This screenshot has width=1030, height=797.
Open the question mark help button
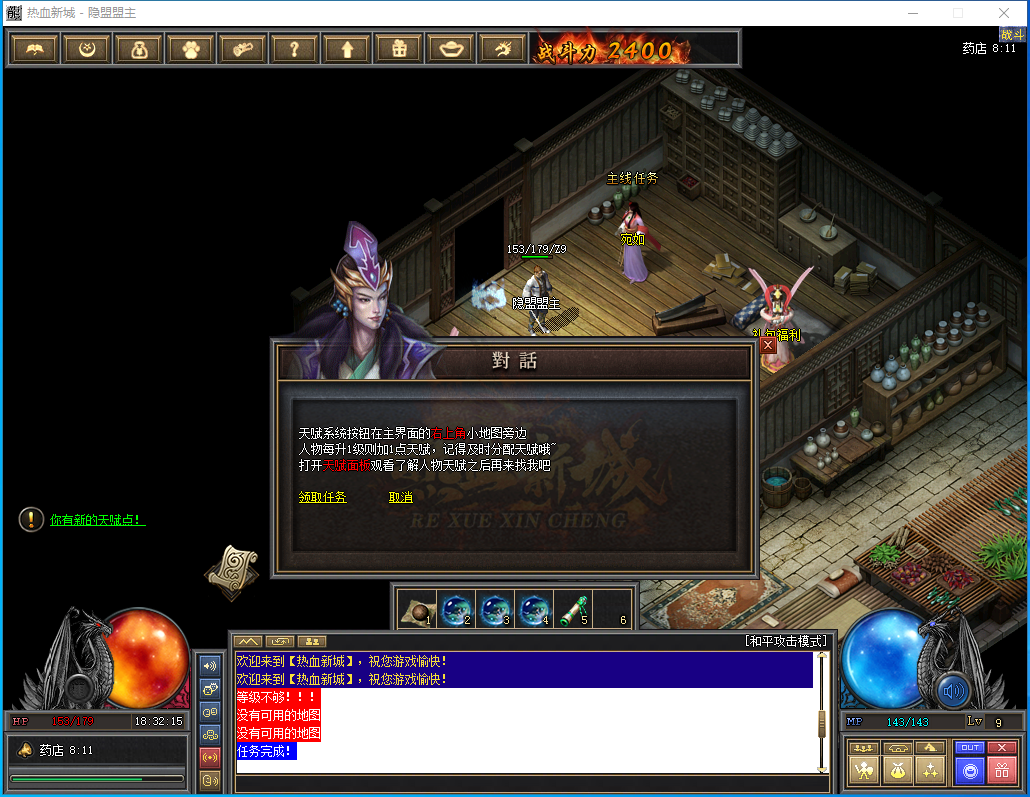(x=294, y=48)
